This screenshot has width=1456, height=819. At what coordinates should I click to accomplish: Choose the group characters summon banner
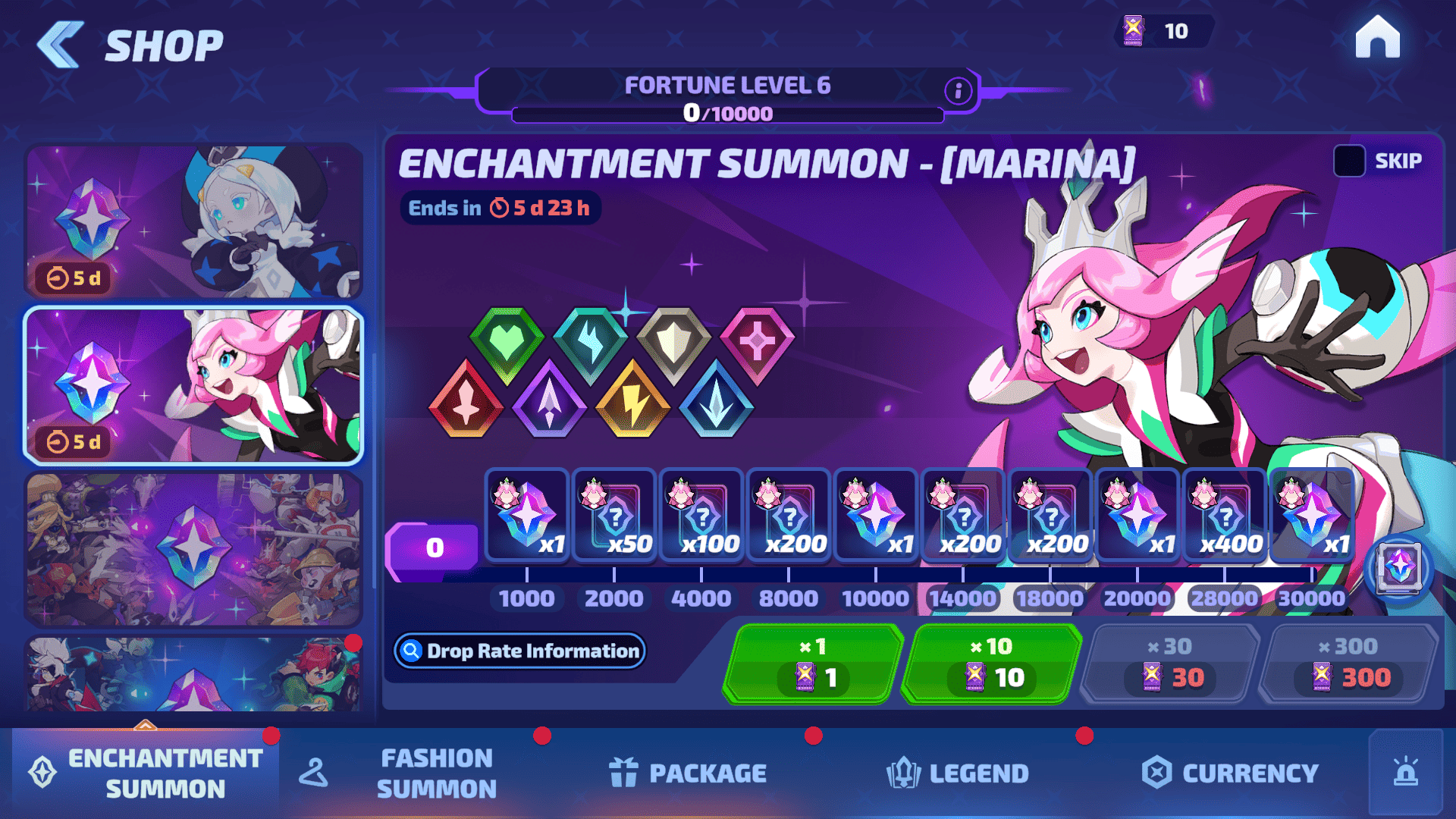(193, 549)
